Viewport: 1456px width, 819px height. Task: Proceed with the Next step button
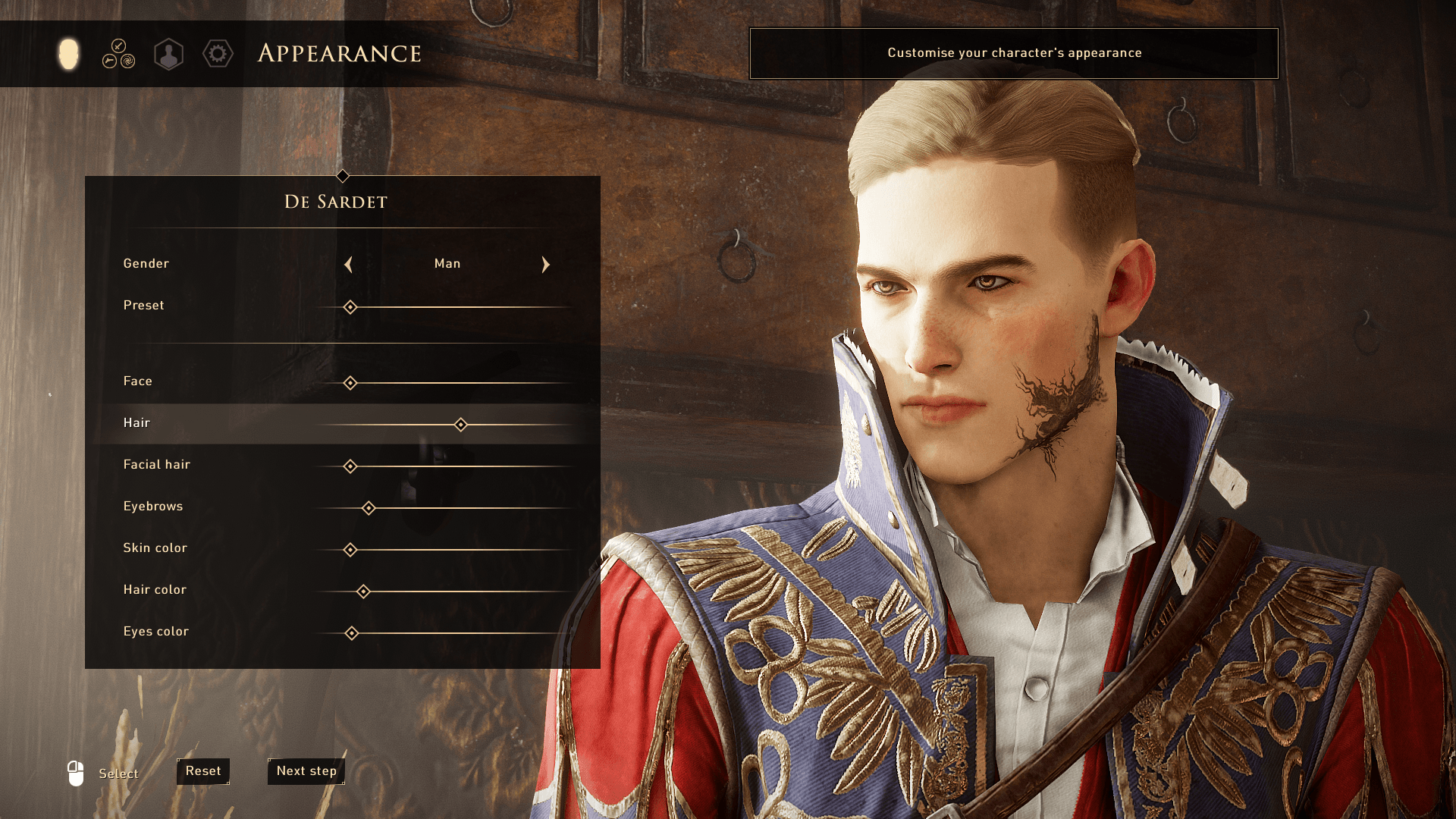pos(306,771)
